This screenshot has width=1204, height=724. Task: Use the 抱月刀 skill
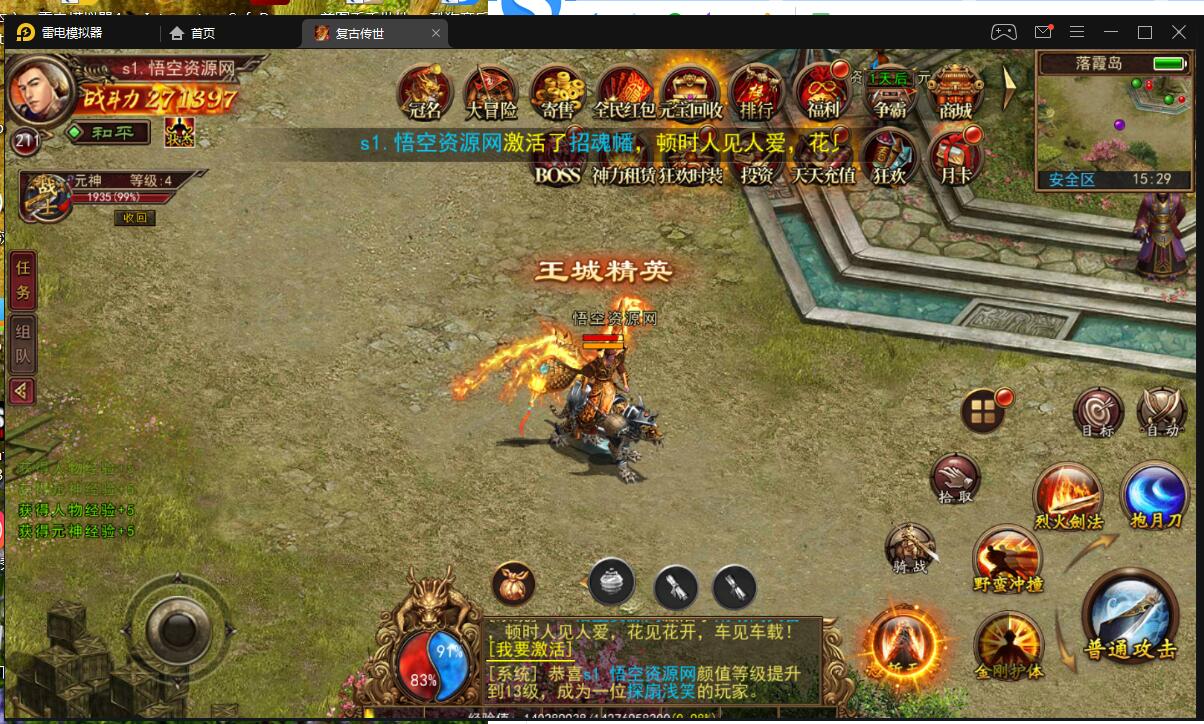coord(1155,495)
